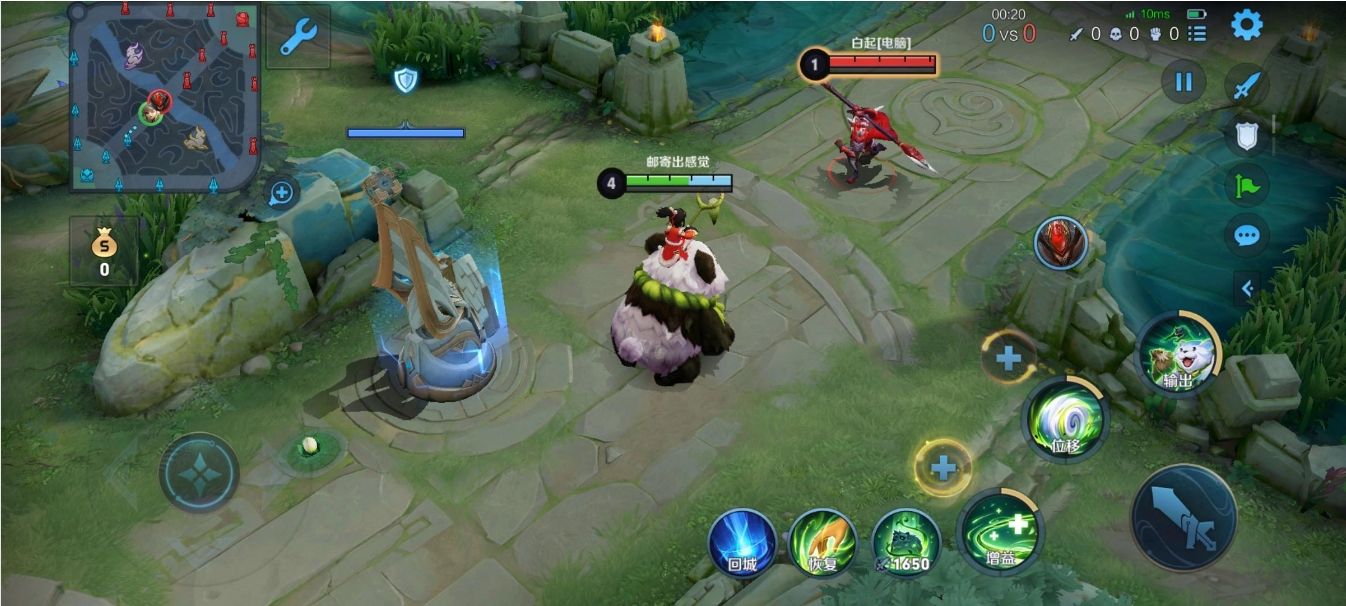The width and height of the screenshot is (1346, 606).
Task: Pause the match
Action: tap(1183, 81)
